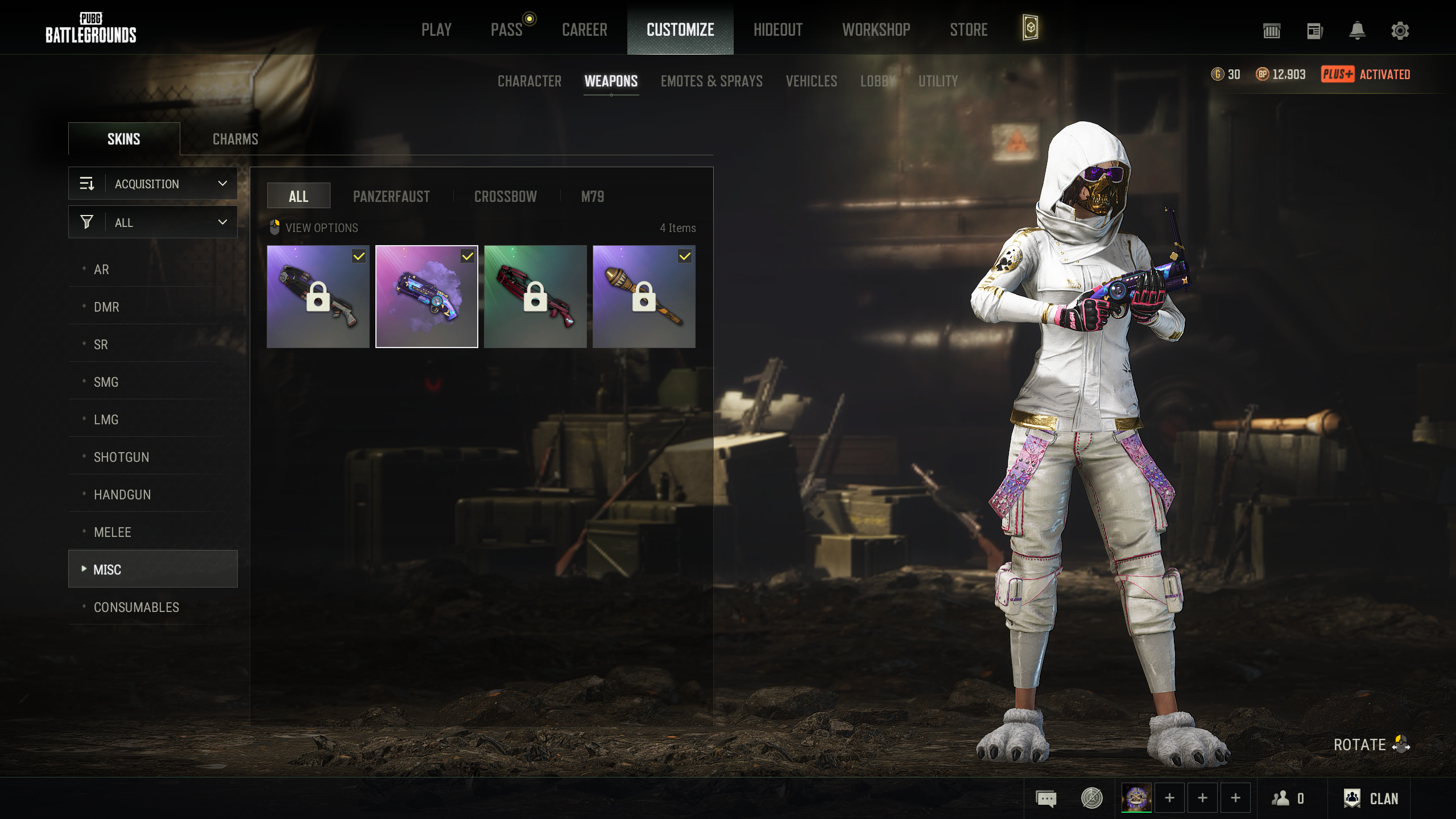Show the AR skins category
Viewport: 1456px width, 819px height.
pos(101,270)
